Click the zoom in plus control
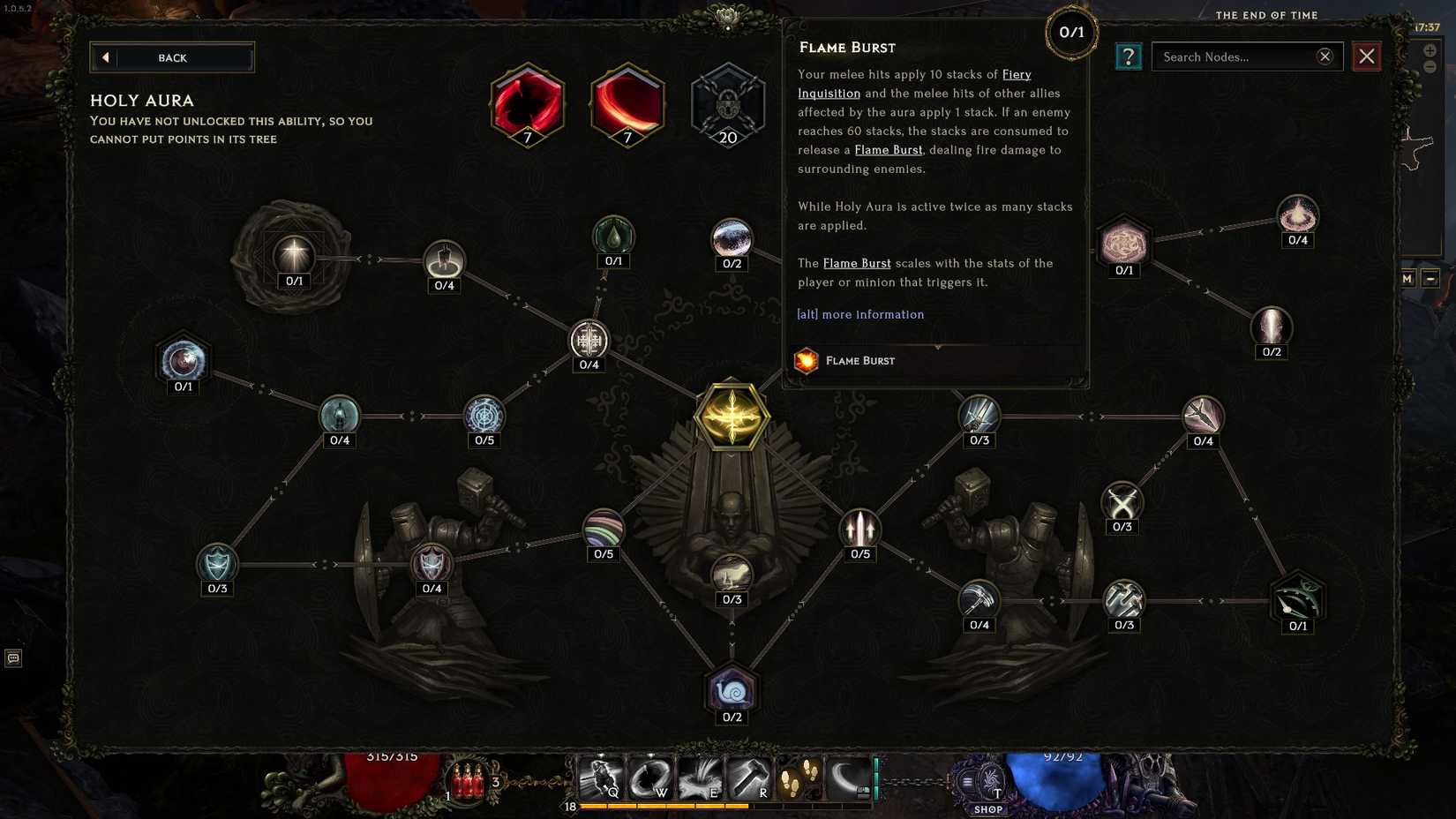Screen dimensions: 1456x819 (x=1431, y=51)
